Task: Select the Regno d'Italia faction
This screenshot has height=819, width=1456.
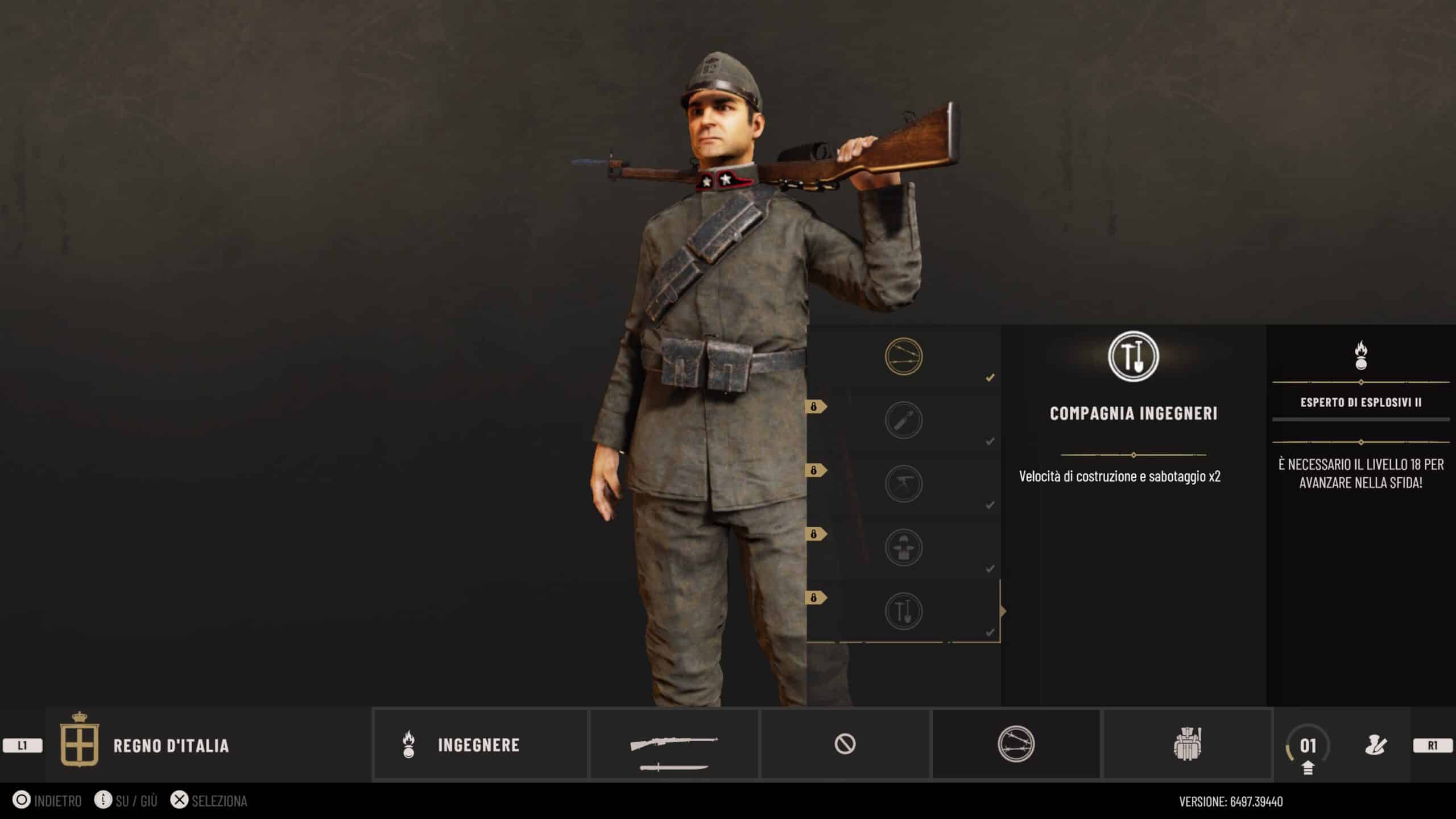Action: coord(171,746)
